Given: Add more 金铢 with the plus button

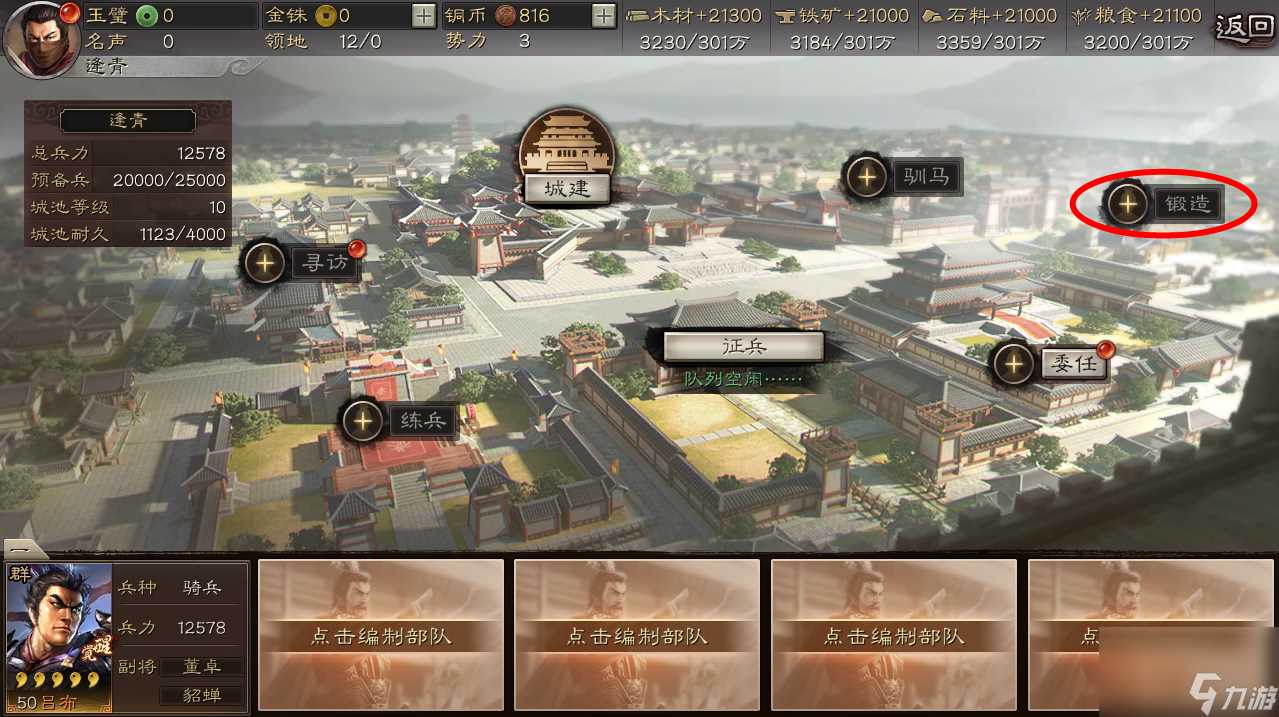Looking at the screenshot, I should [x=424, y=16].
